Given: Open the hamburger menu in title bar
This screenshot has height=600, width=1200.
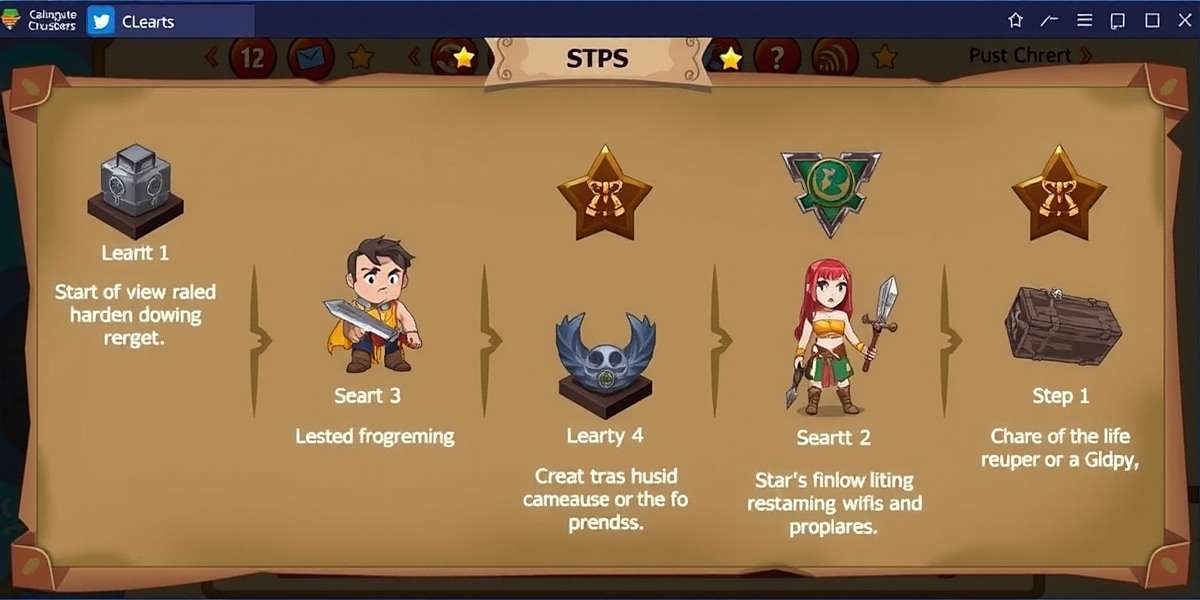Looking at the screenshot, I should pos(1084,20).
